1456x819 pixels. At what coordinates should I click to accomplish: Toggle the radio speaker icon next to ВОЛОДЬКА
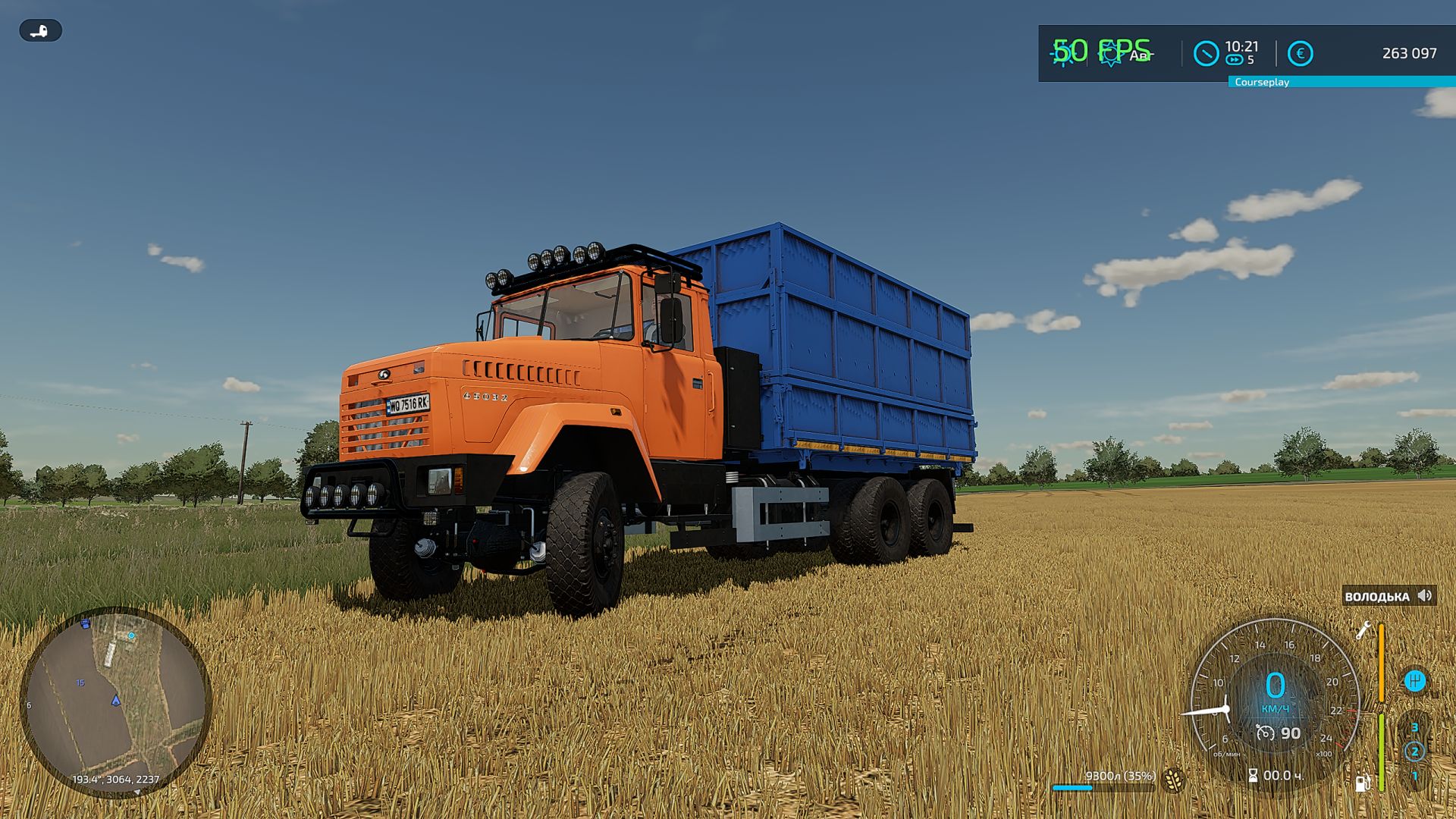click(1425, 596)
